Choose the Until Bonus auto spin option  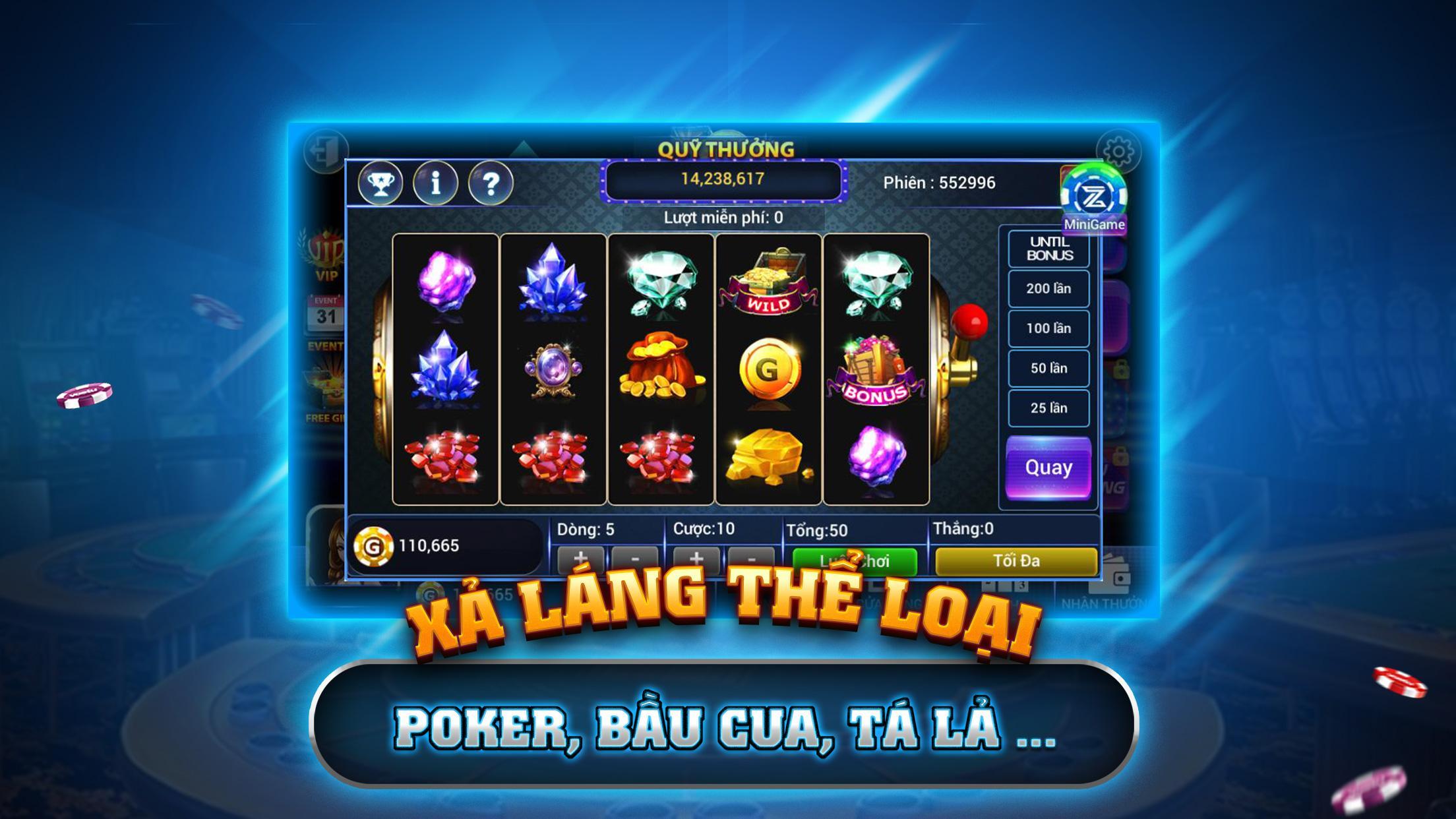tap(1048, 249)
